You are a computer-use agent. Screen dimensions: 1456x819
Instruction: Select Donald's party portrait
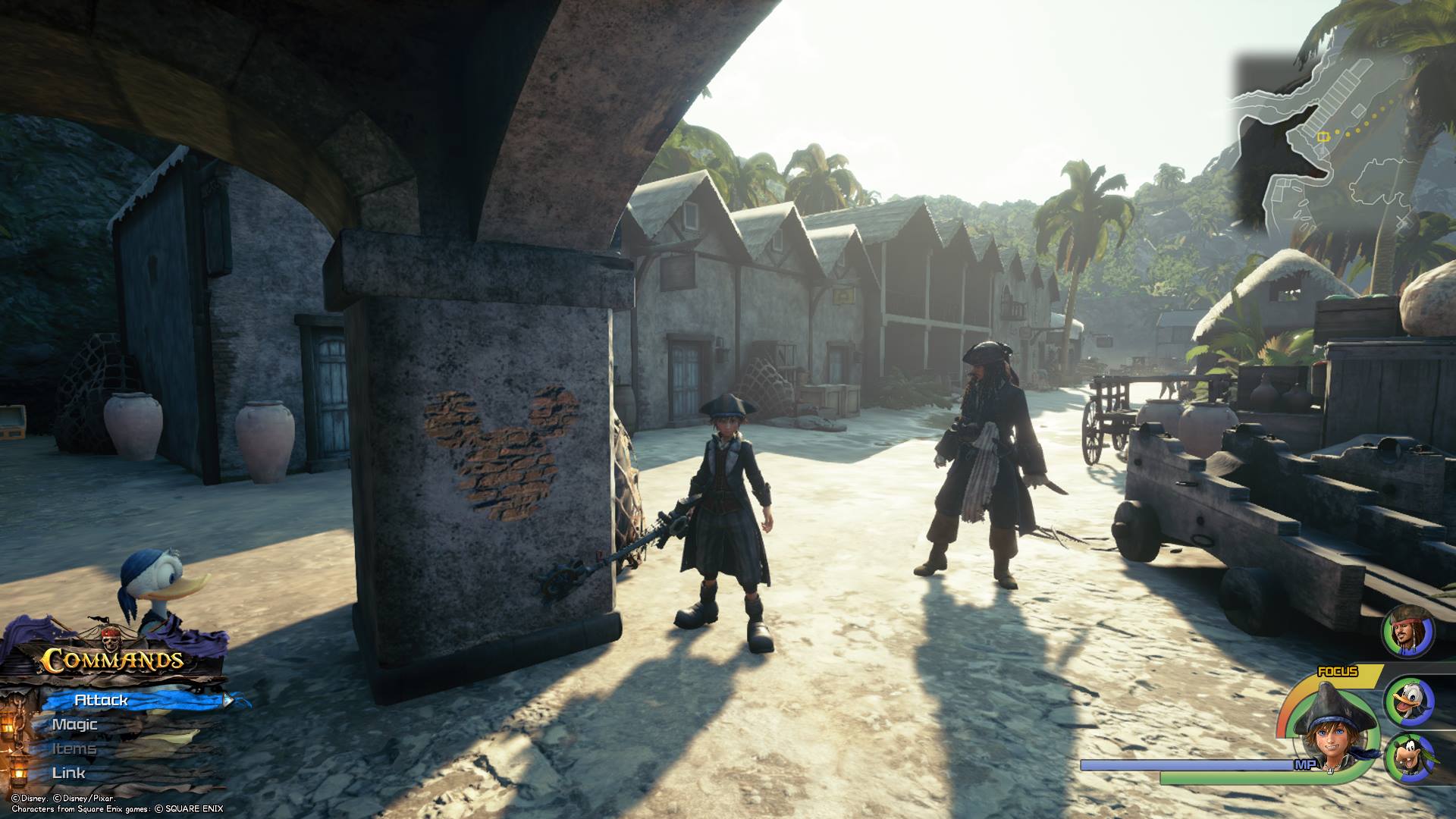click(1409, 701)
